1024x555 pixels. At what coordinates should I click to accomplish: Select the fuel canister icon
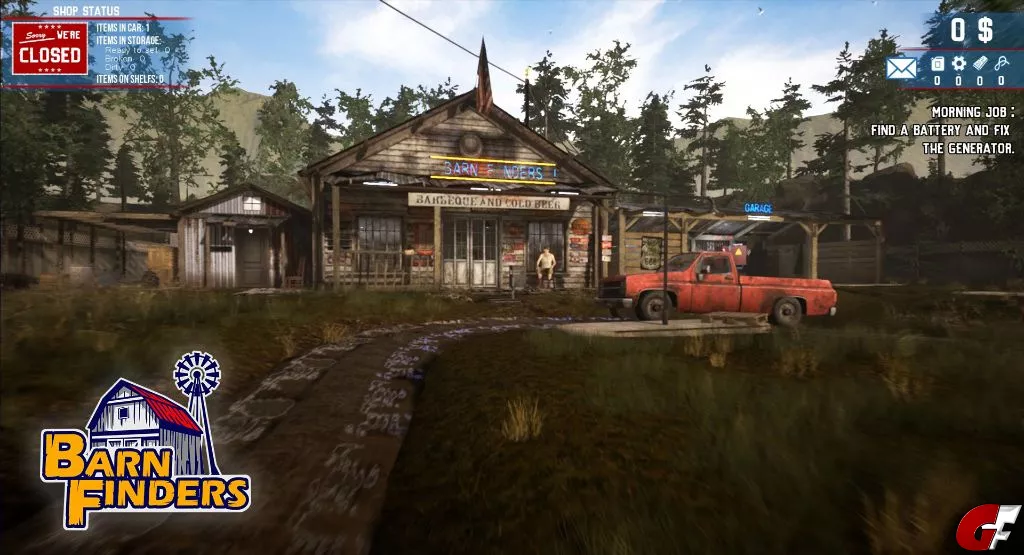[937, 64]
